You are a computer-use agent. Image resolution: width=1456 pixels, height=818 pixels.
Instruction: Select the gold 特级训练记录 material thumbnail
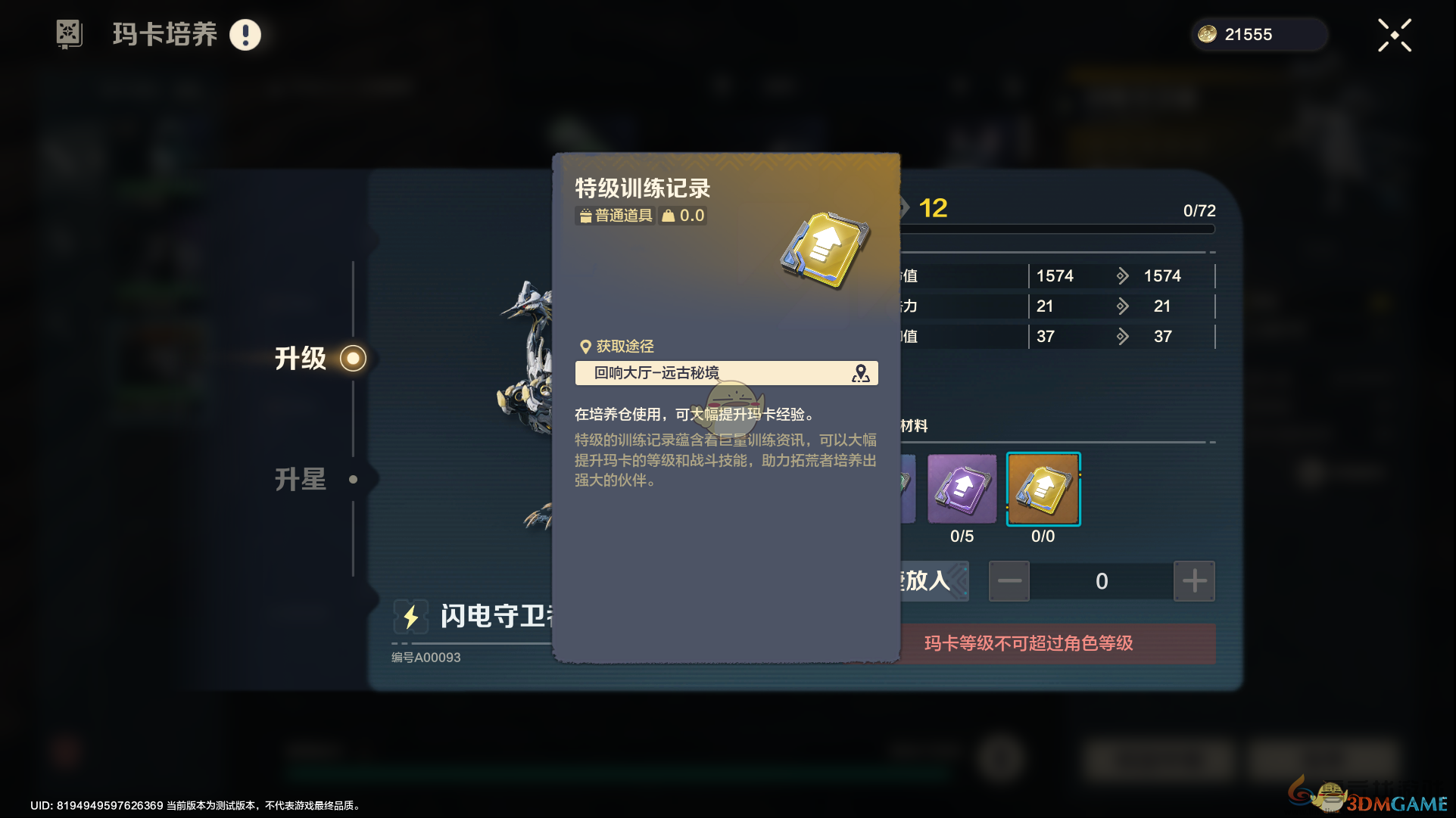tap(1043, 489)
